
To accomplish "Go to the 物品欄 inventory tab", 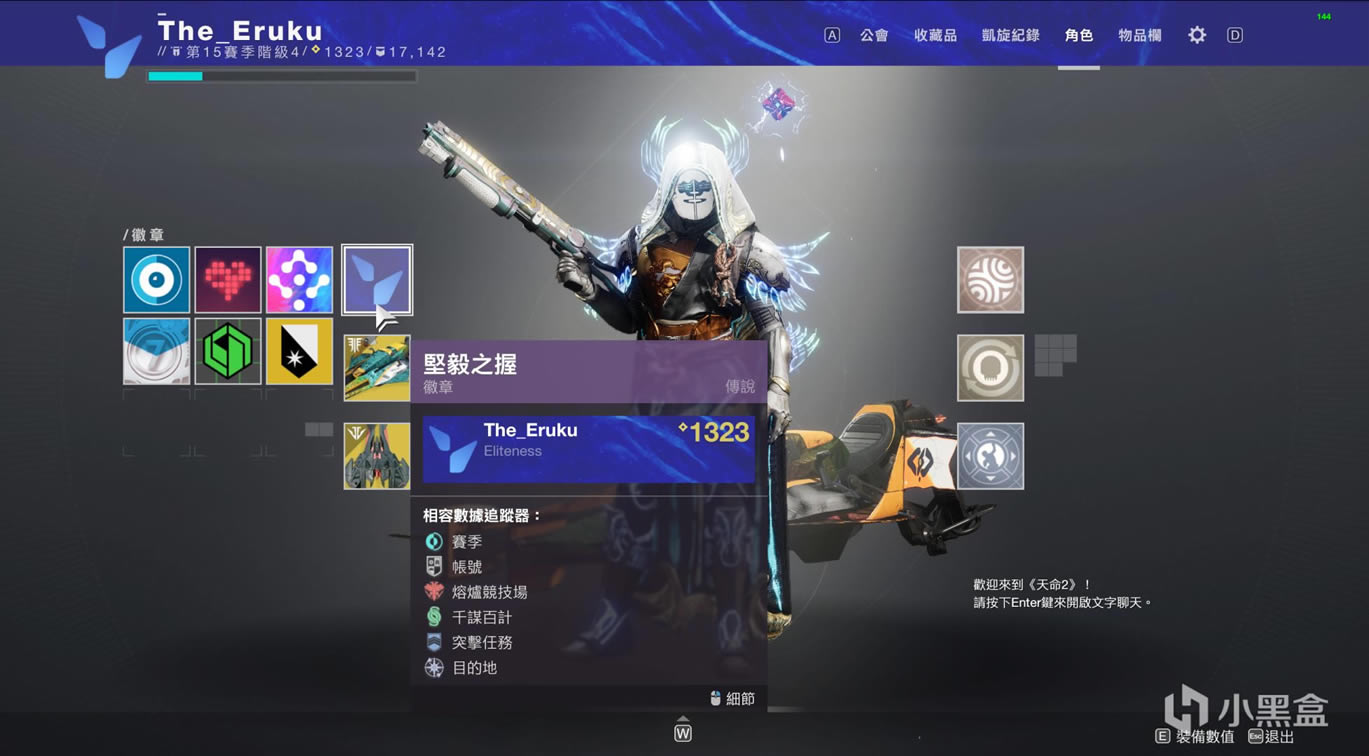I will pyautogui.click(x=1140, y=35).
